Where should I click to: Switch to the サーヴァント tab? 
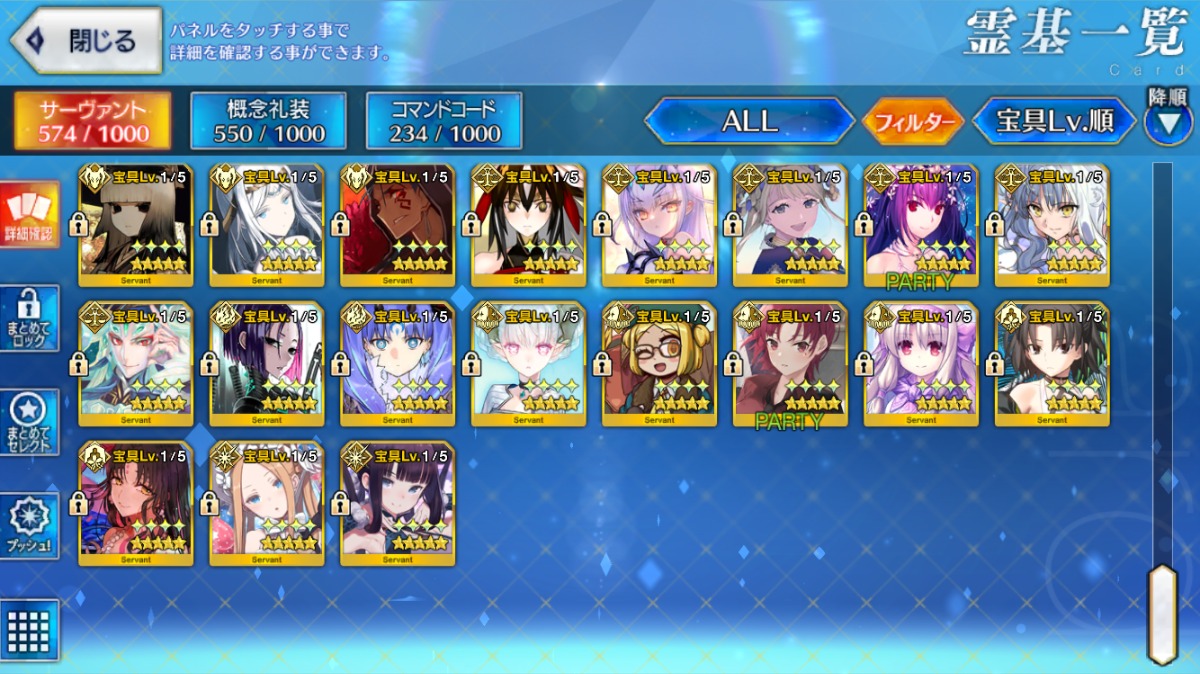click(92, 121)
